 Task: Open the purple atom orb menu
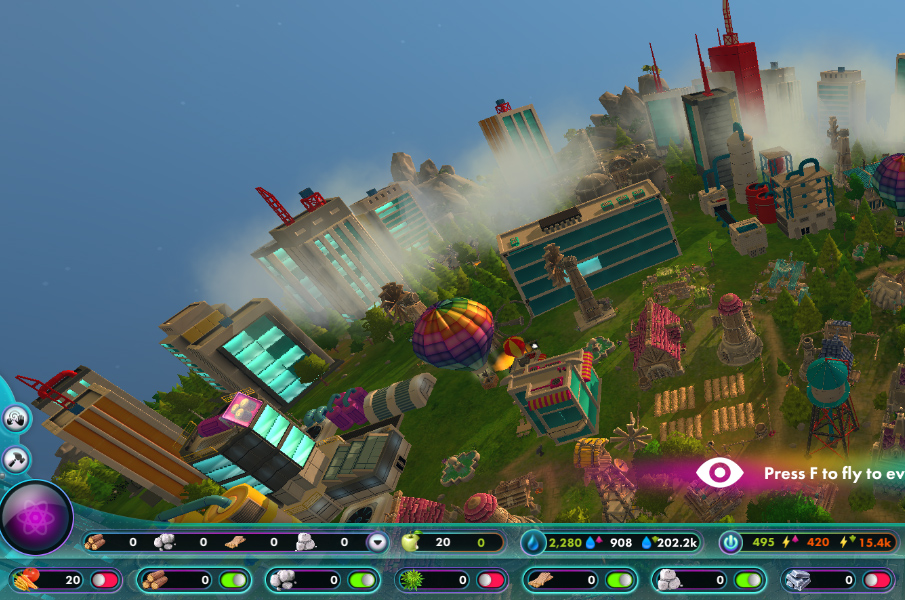click(x=36, y=516)
